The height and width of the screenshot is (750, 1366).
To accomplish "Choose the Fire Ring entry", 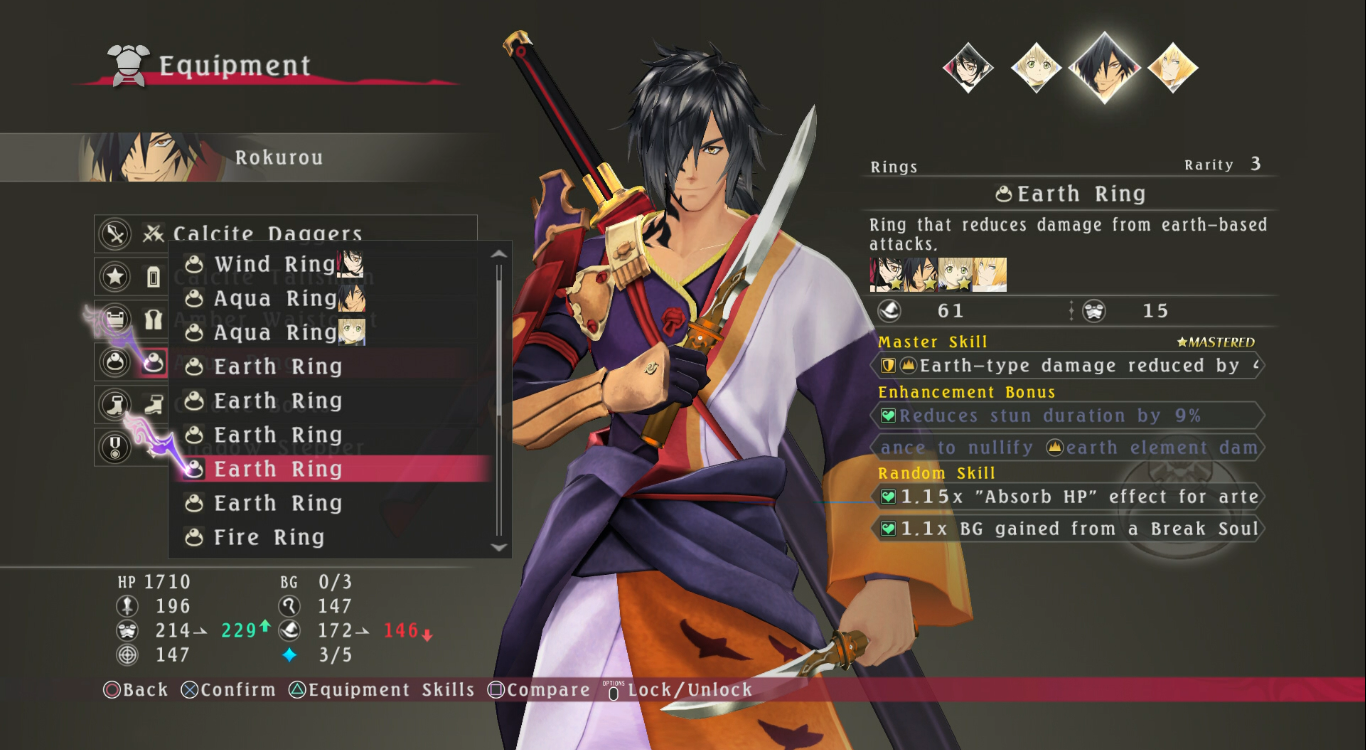I will tap(269, 538).
